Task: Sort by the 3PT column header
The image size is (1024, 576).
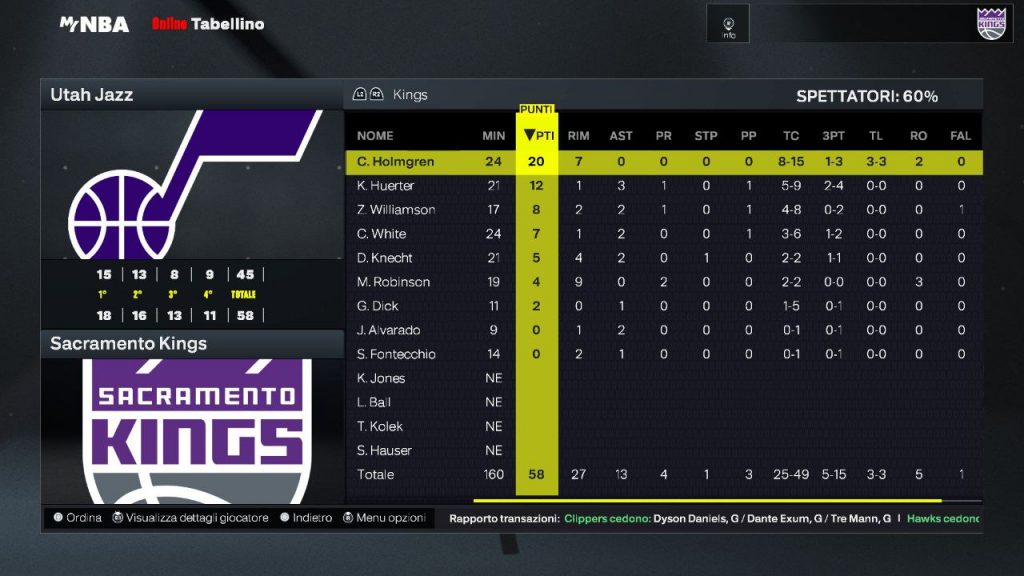Action: pyautogui.click(x=833, y=136)
